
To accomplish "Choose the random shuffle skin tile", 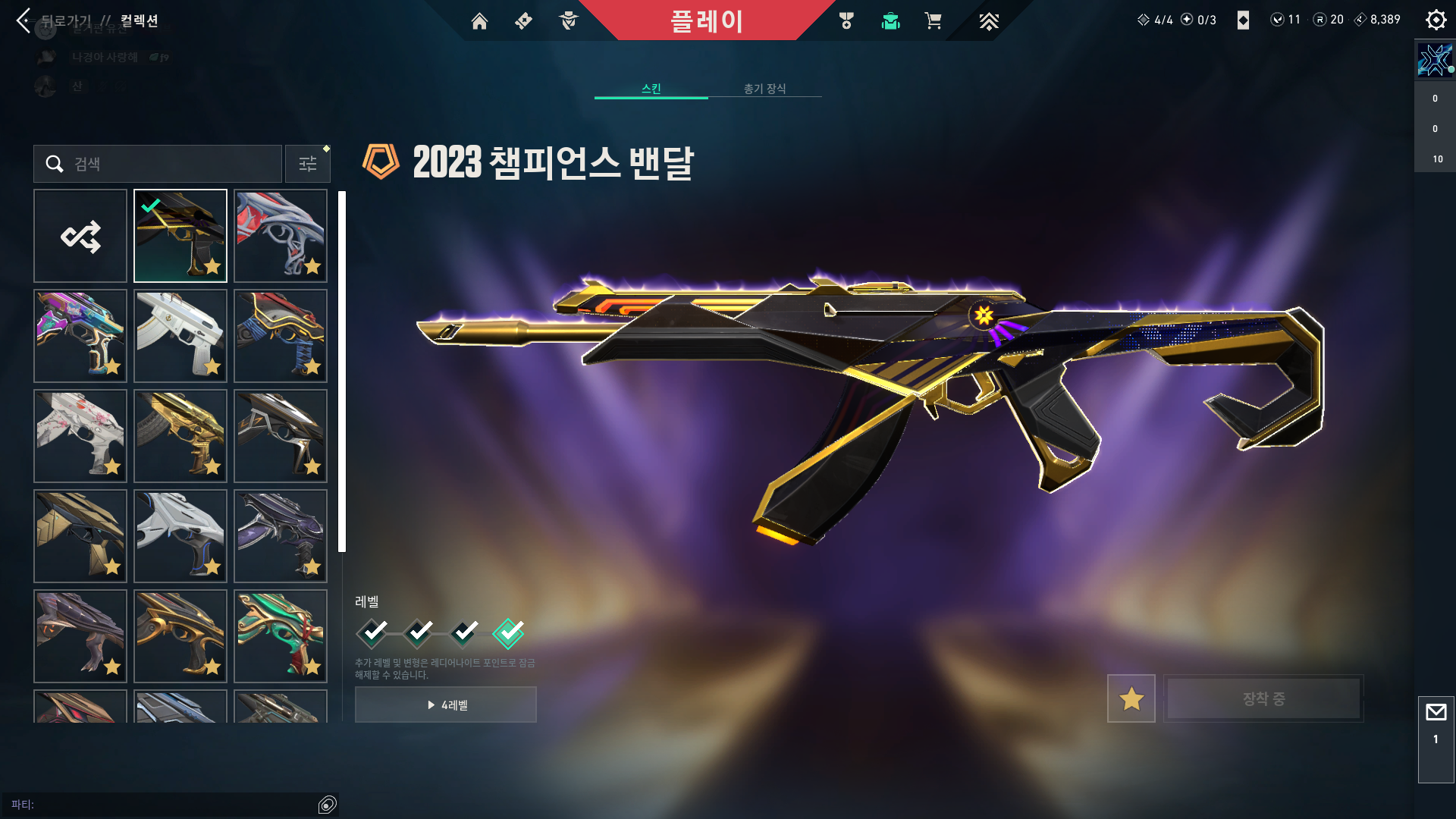I will pyautogui.click(x=80, y=236).
